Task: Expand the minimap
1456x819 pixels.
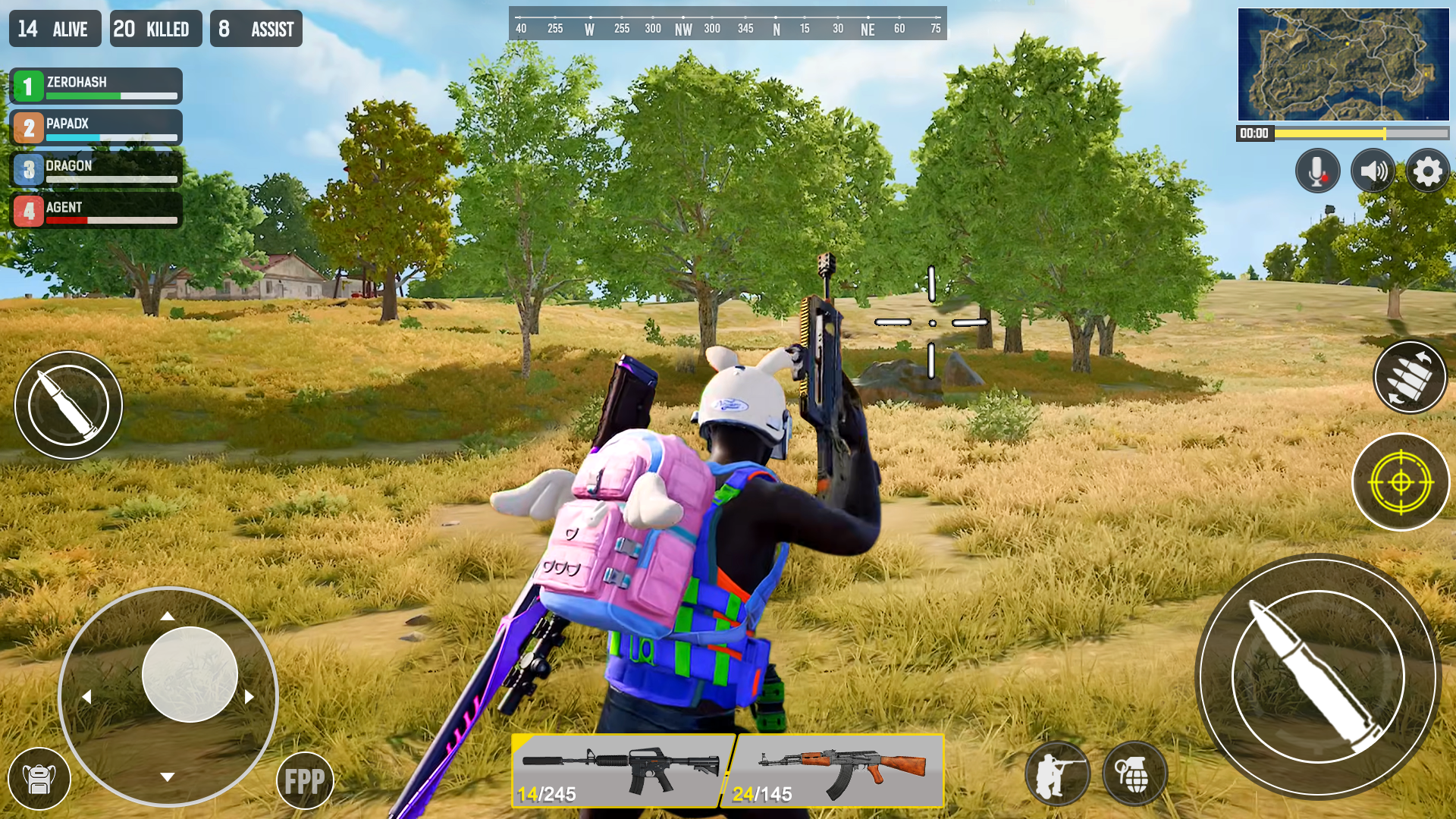Action: (1342, 64)
